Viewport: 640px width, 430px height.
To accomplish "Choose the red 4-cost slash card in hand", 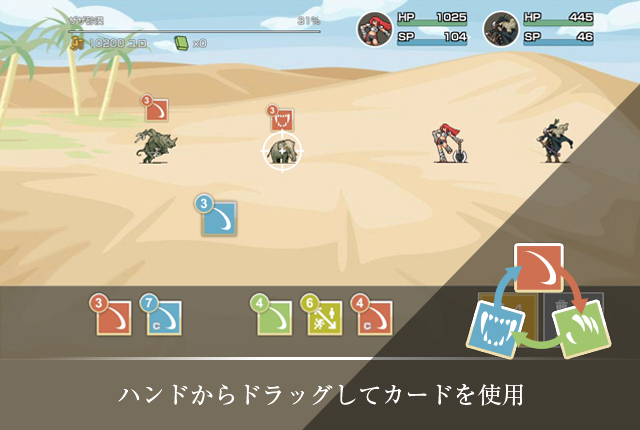I will click(374, 316).
